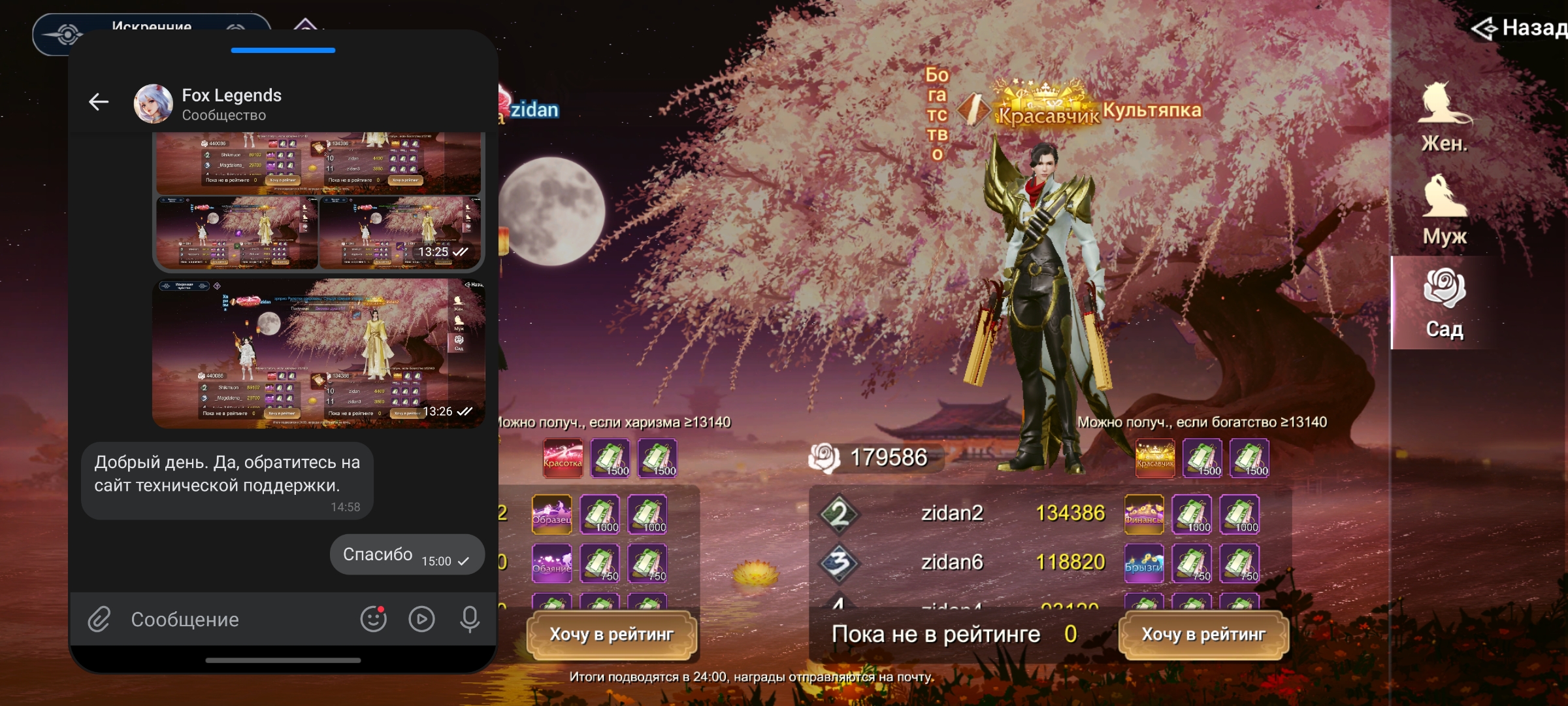1568x706 pixels.
Task: Open the 13:26 screenshot in chat
Action: pyautogui.click(x=319, y=354)
